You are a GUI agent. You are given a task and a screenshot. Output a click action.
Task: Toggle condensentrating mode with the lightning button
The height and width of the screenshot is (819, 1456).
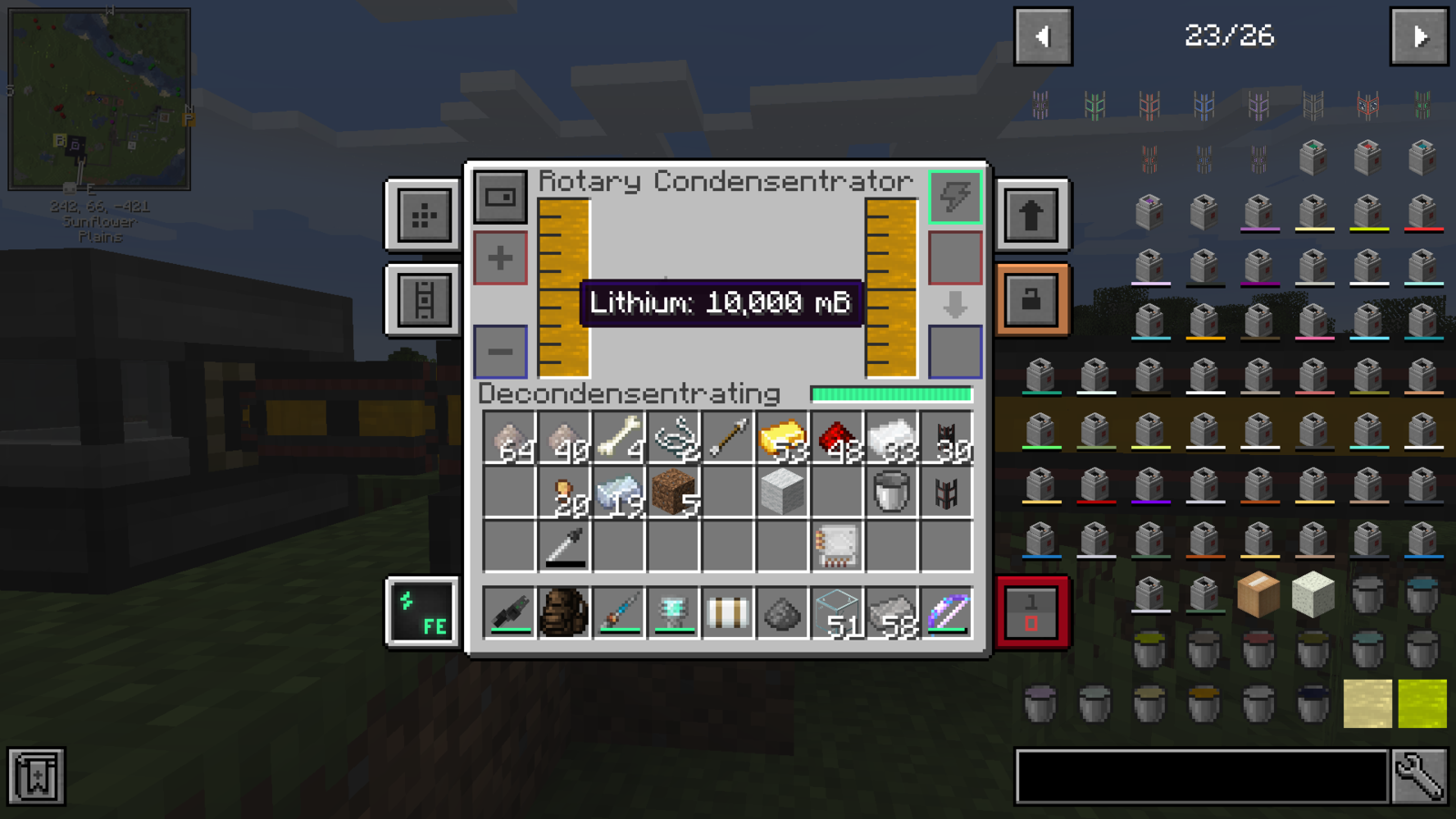point(954,198)
